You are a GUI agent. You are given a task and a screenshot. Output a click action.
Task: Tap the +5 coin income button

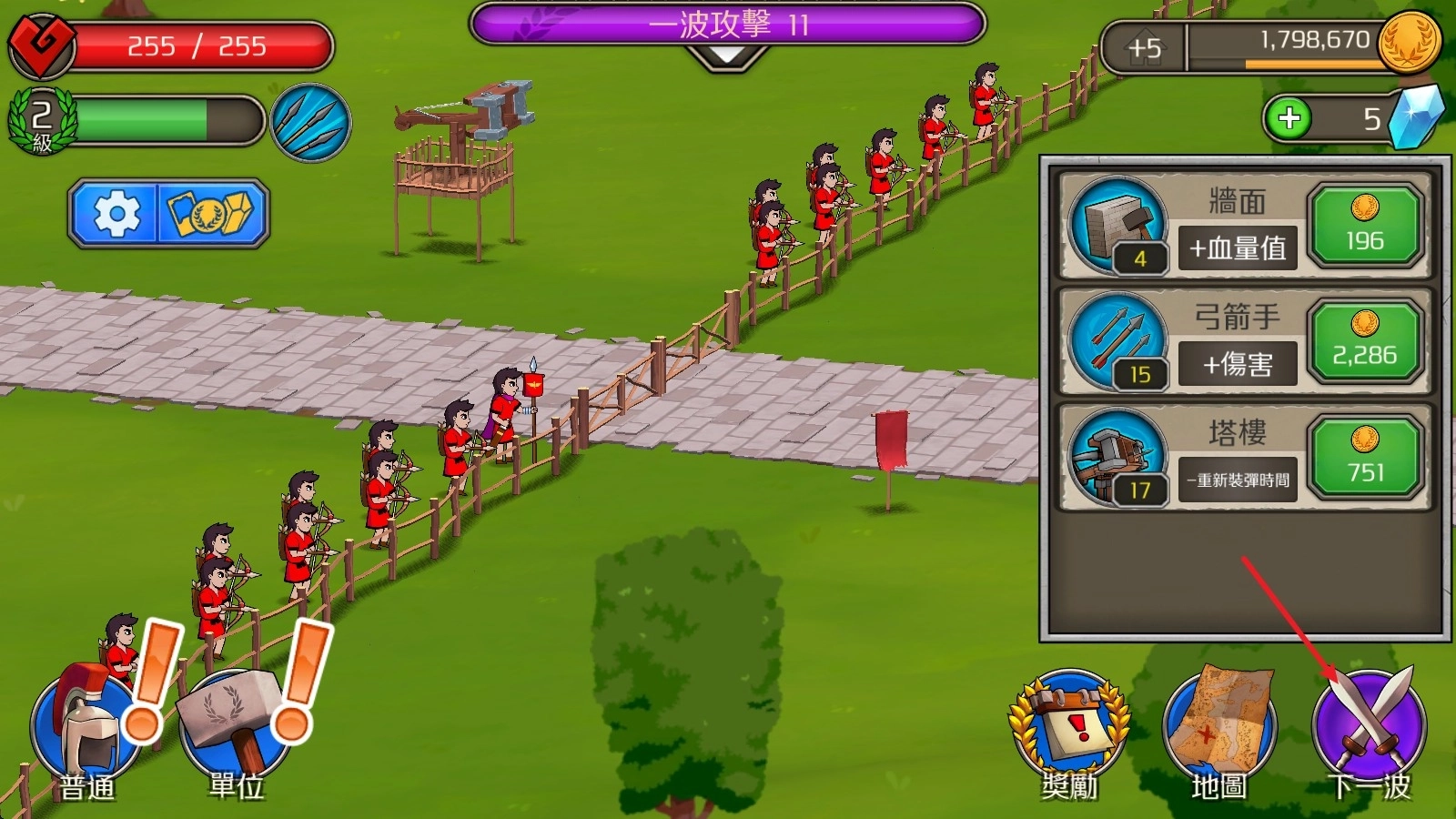click(1144, 47)
